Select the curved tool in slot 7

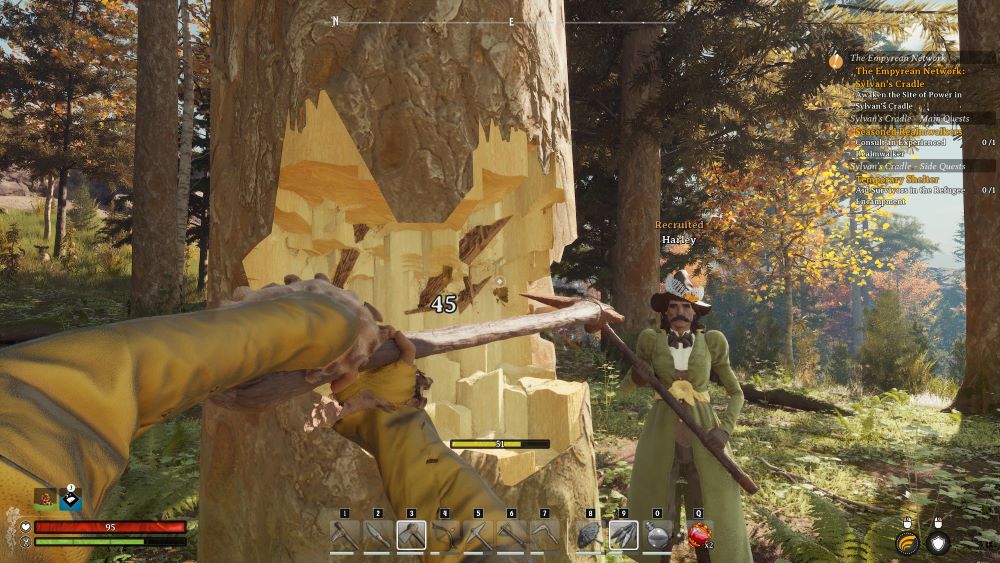(x=544, y=535)
